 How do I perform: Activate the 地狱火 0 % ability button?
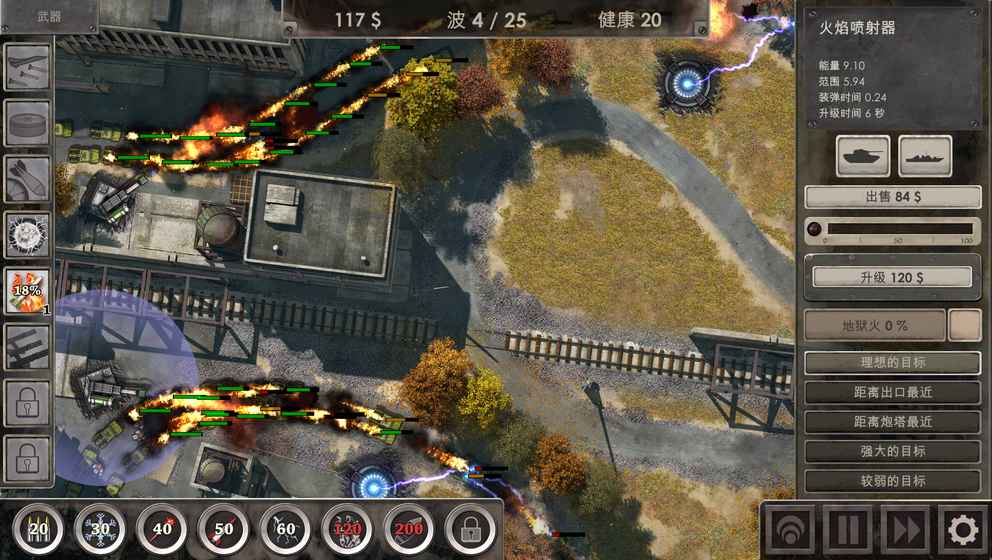[875, 325]
